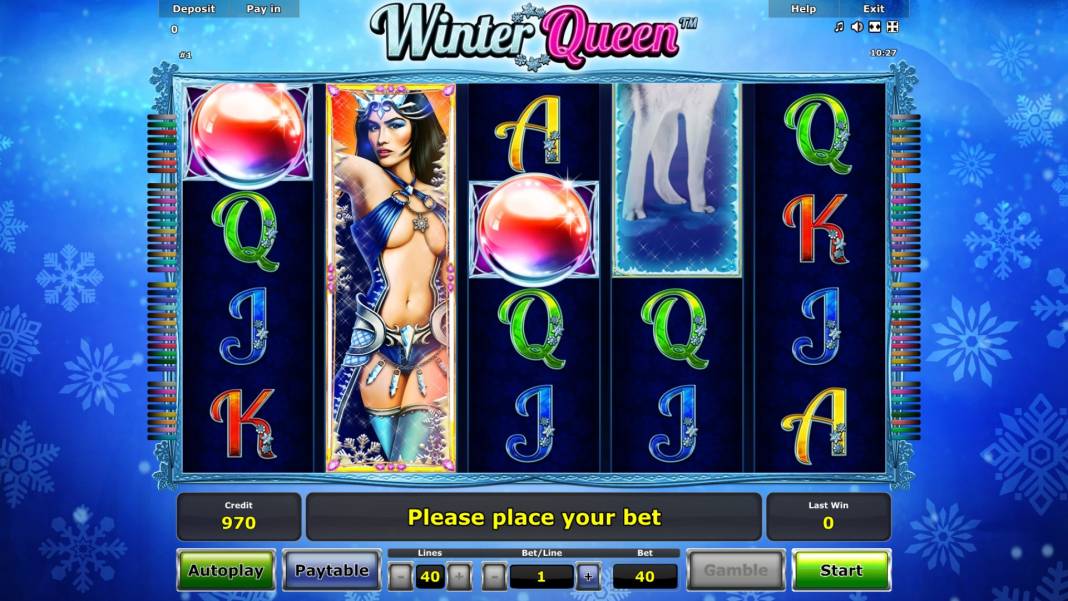The width and height of the screenshot is (1068, 601).
Task: Decrease the number of Lines
Action: pos(400,576)
